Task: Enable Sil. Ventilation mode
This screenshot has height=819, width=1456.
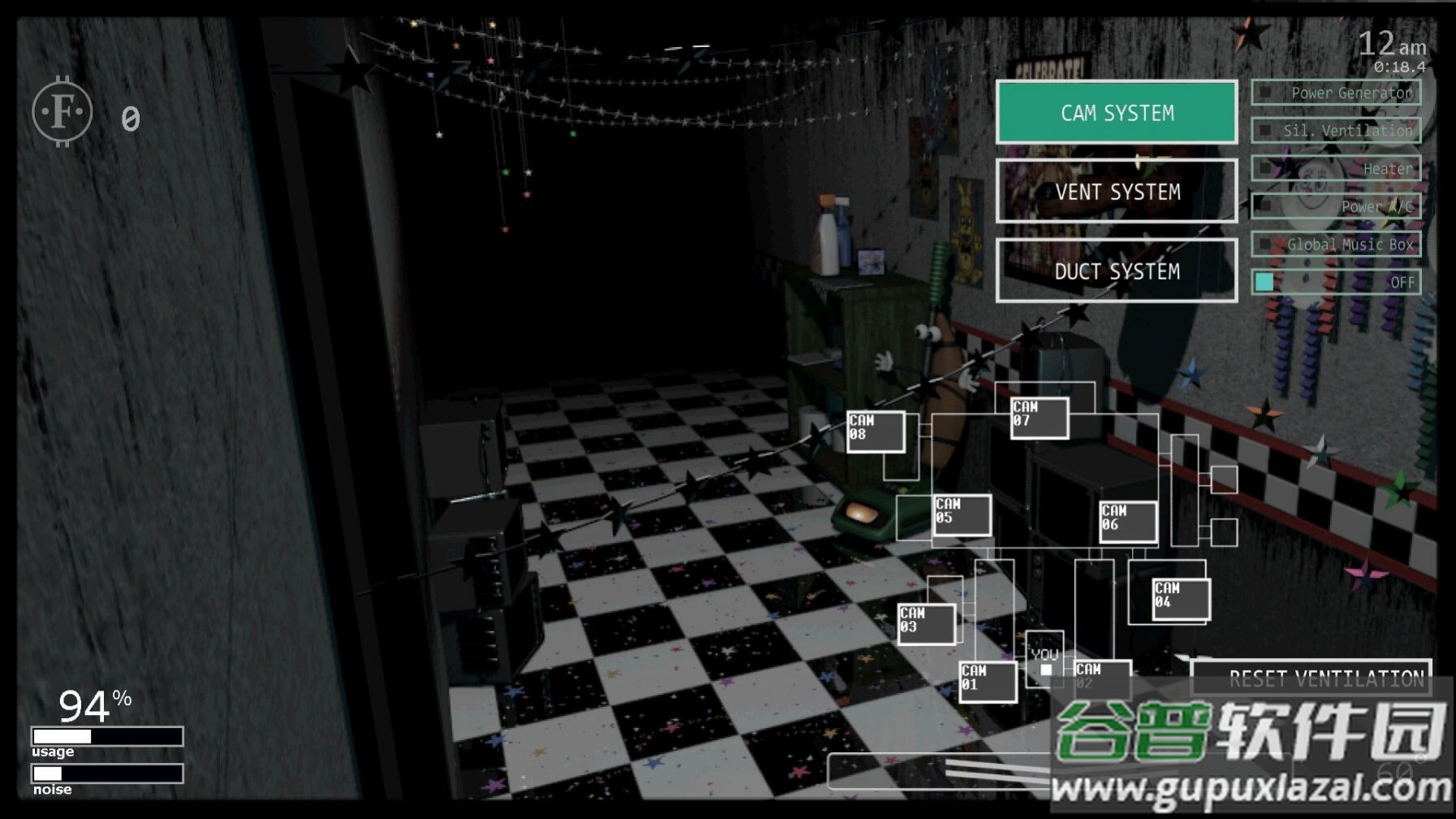Action: point(1336,130)
